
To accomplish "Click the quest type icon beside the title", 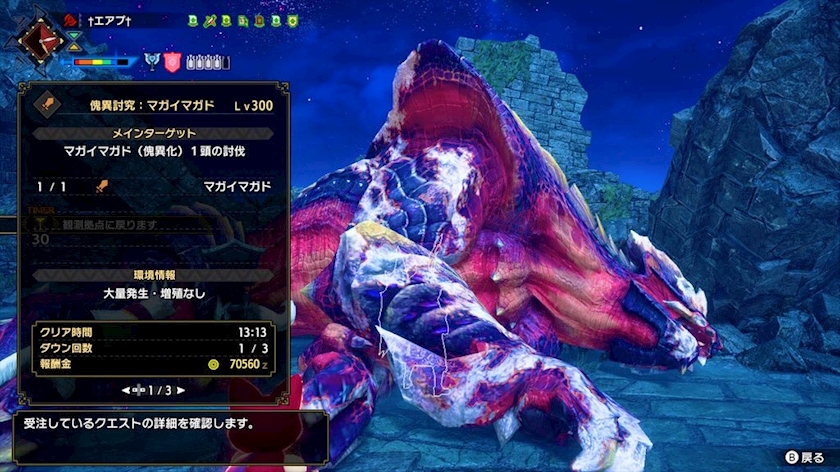I will pyautogui.click(x=43, y=104).
